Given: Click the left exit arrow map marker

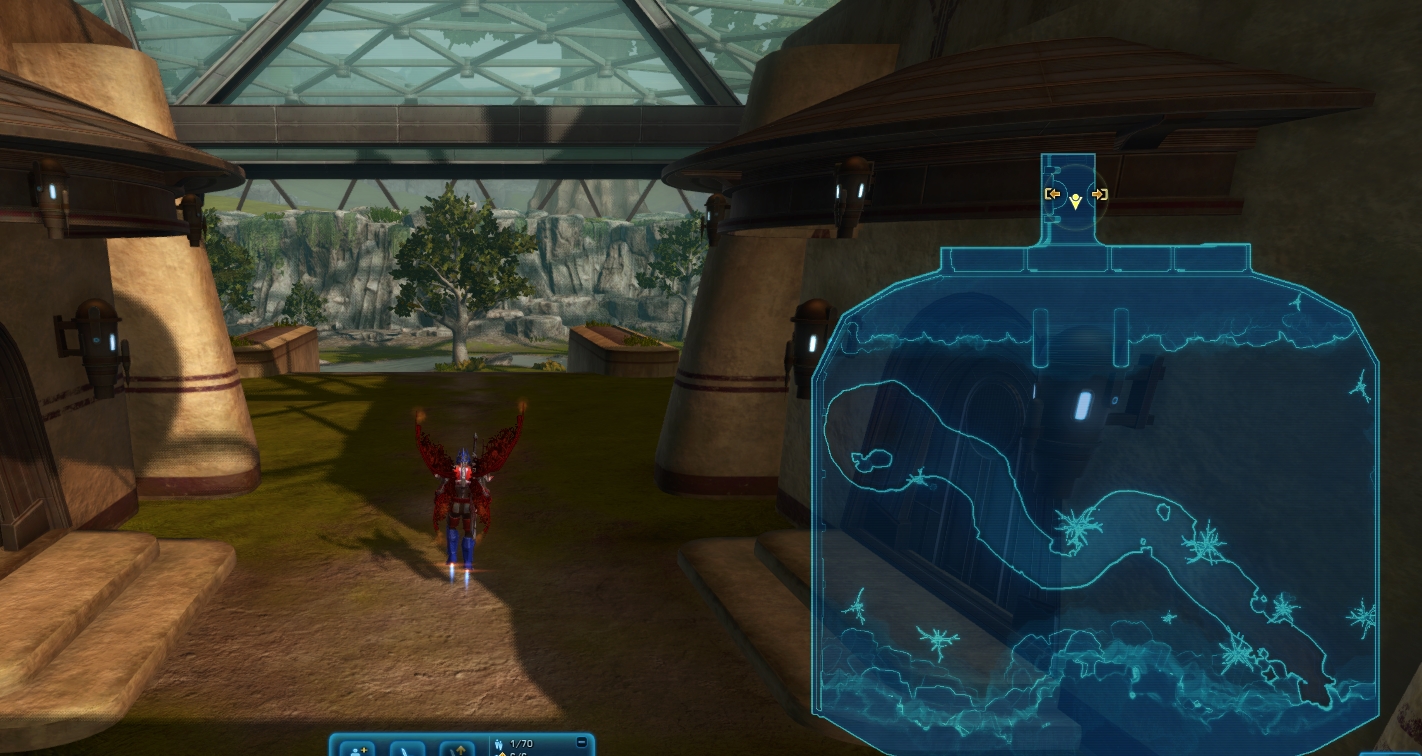Looking at the screenshot, I should pos(1053,194).
